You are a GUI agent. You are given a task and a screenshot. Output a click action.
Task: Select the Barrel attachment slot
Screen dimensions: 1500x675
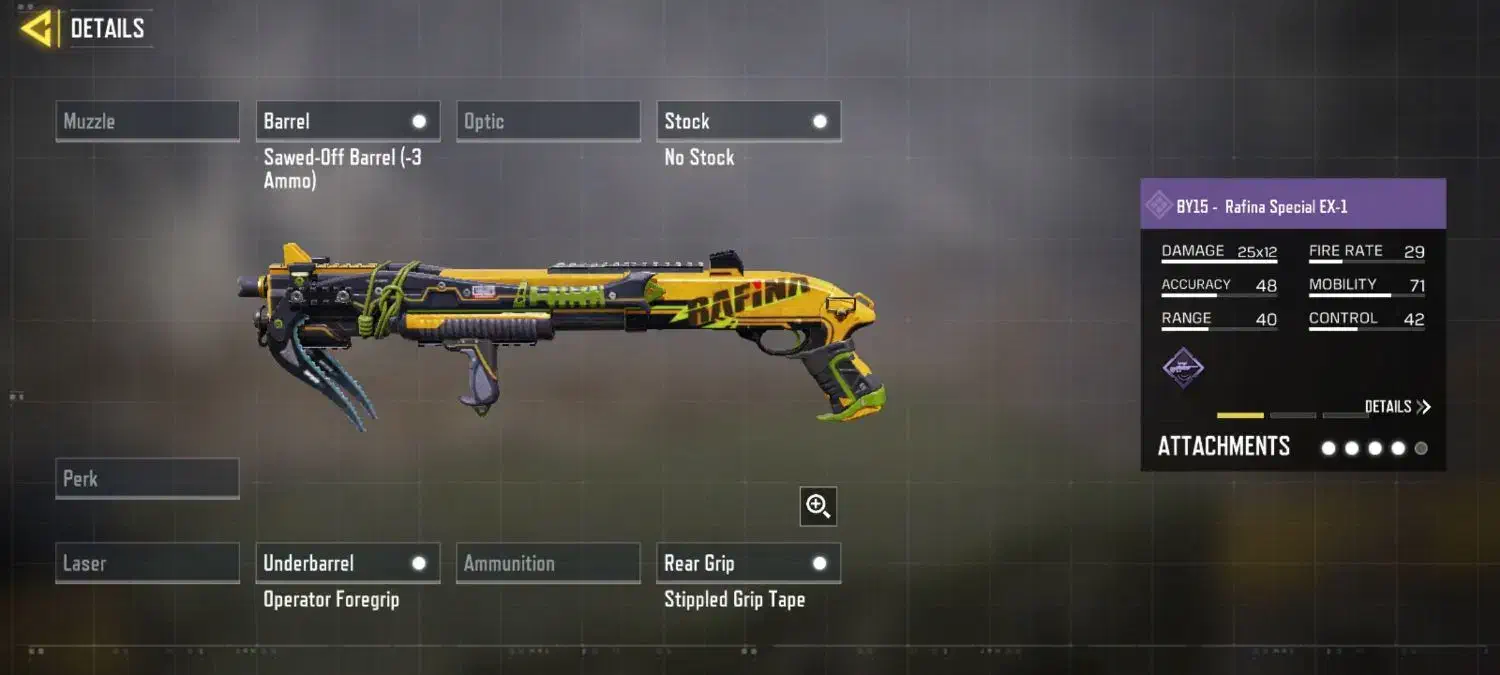(x=347, y=121)
